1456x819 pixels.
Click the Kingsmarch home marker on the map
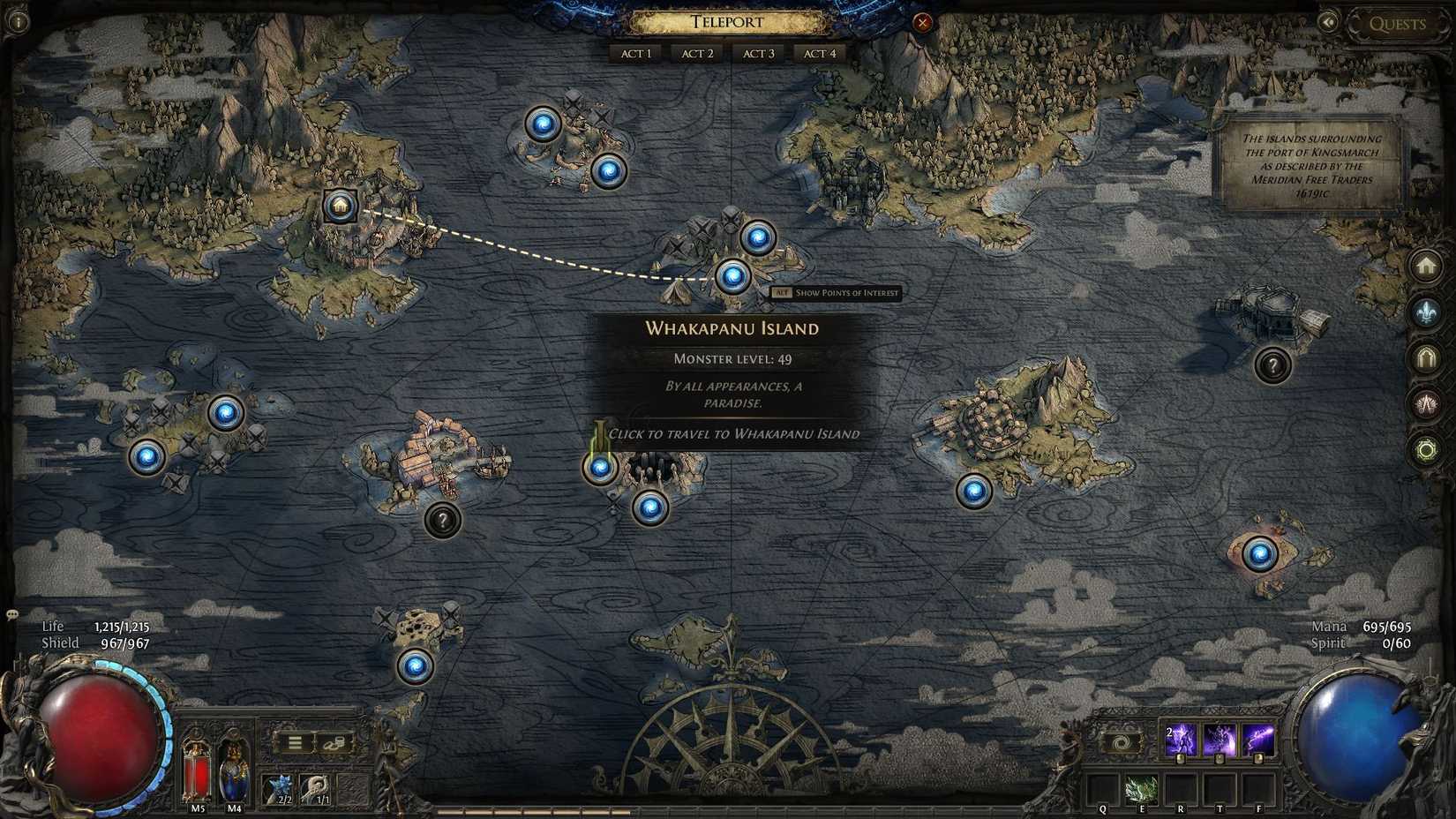click(x=340, y=207)
